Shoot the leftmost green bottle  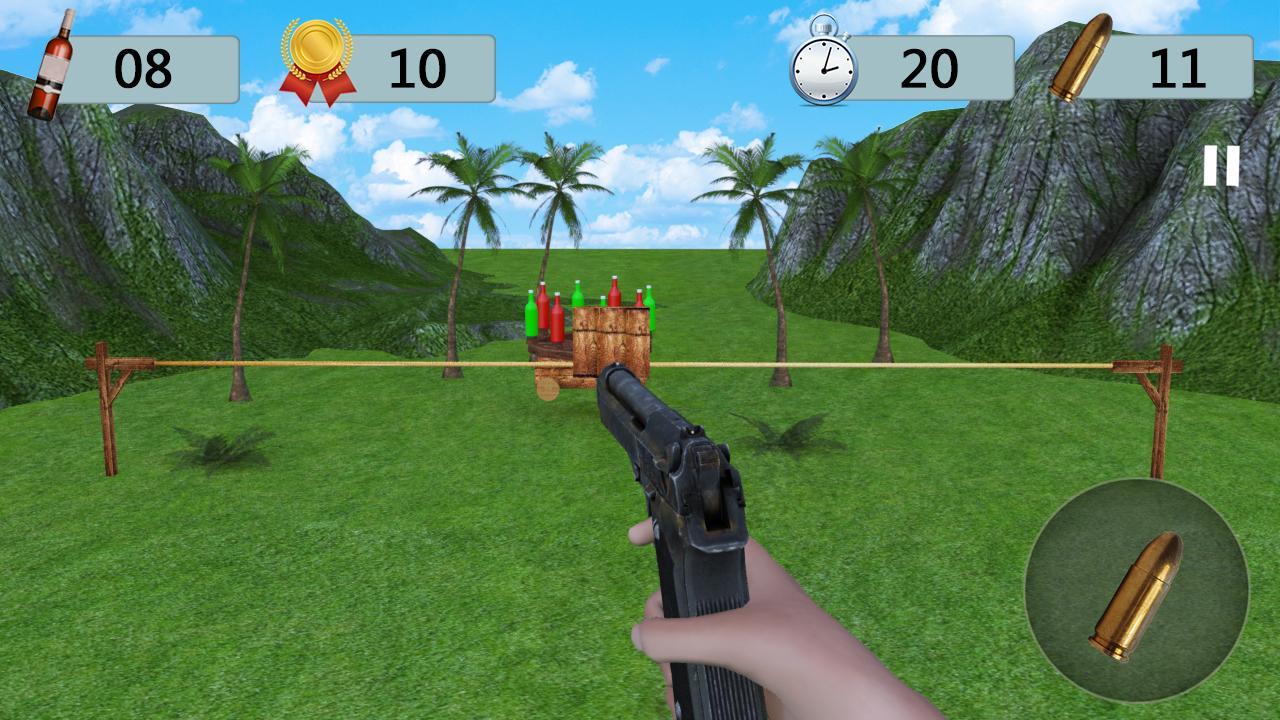[531, 315]
